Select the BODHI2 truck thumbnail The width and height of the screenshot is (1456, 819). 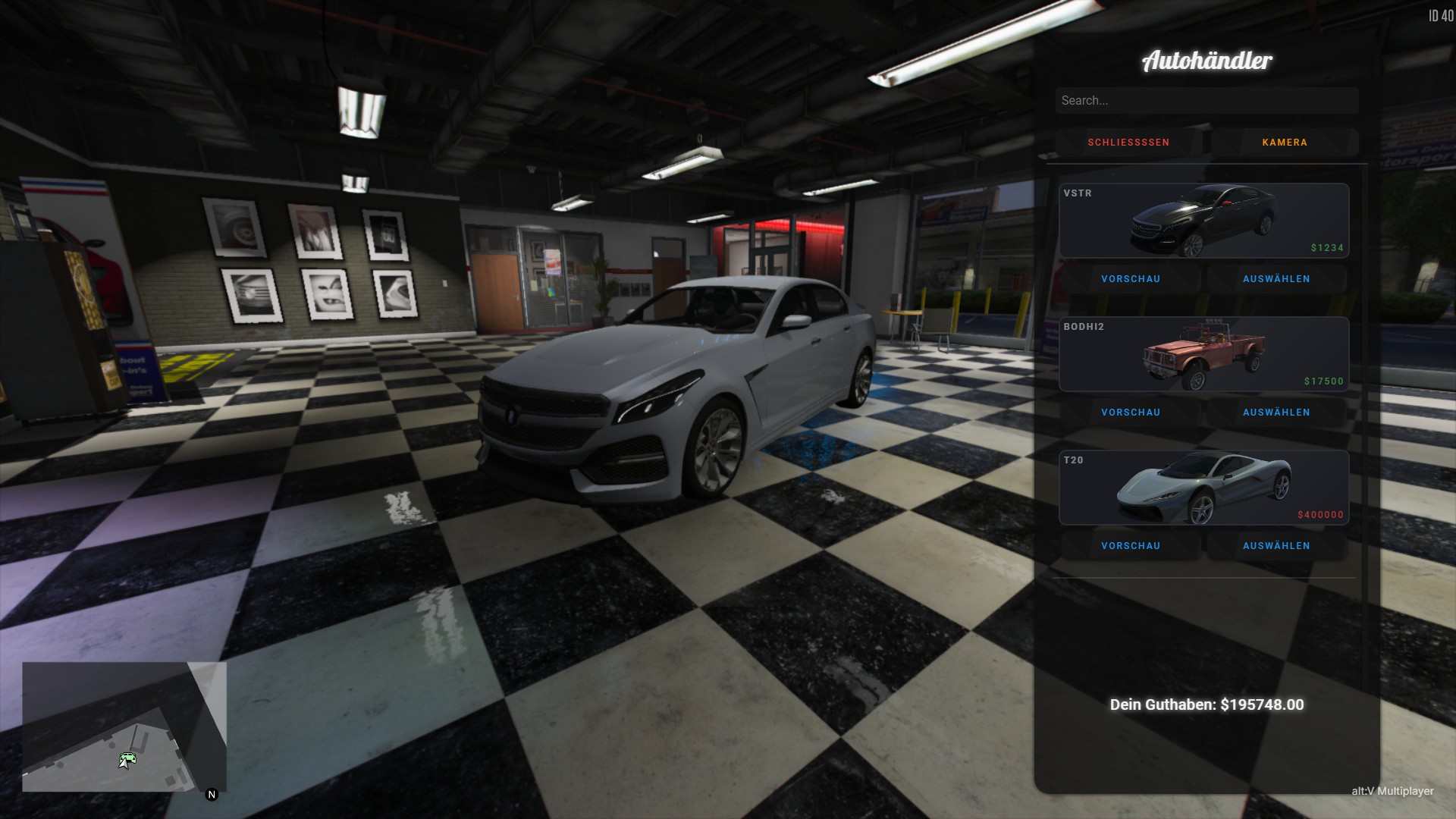tap(1203, 354)
